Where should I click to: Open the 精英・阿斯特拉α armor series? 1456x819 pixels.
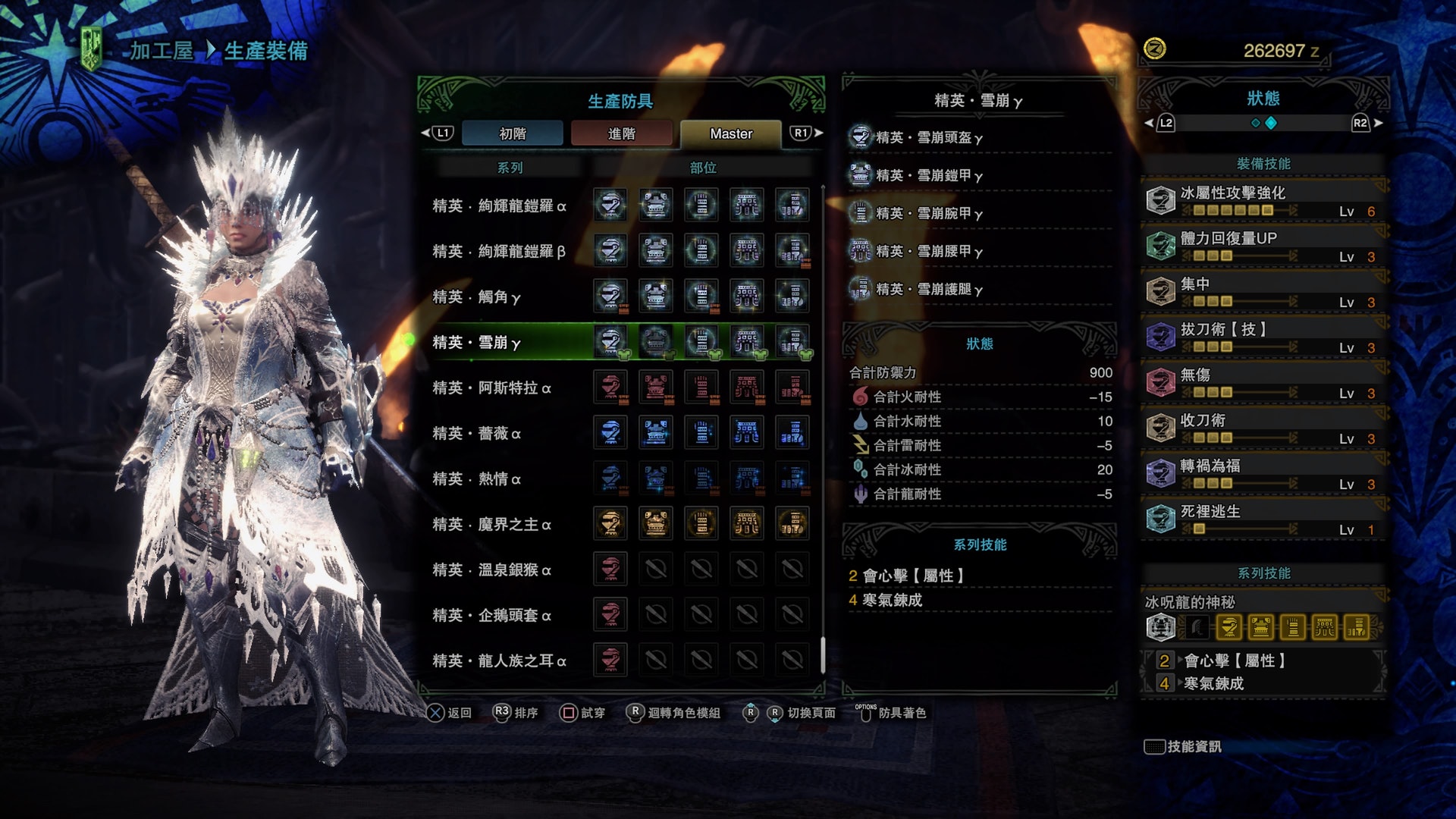click(491, 388)
